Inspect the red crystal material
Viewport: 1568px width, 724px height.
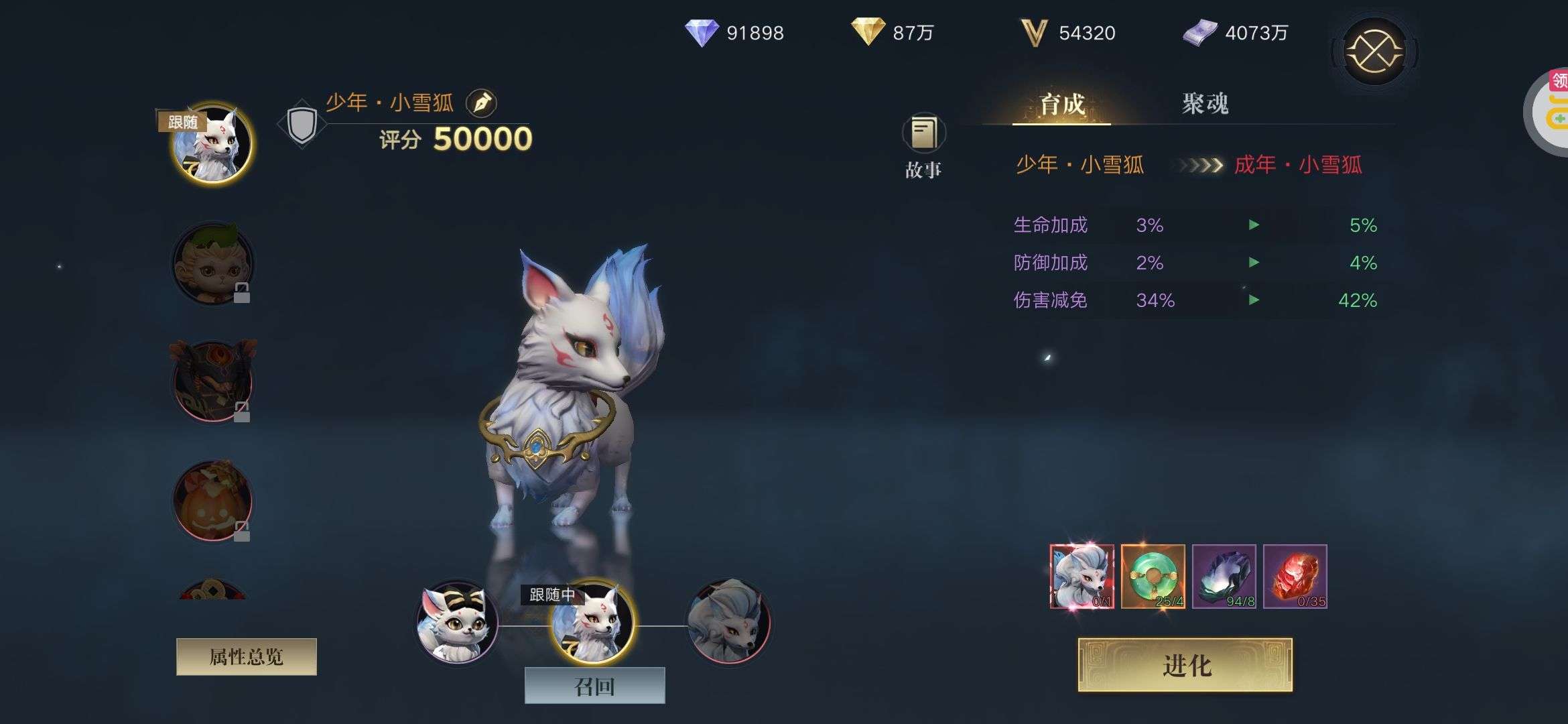click(x=1295, y=577)
